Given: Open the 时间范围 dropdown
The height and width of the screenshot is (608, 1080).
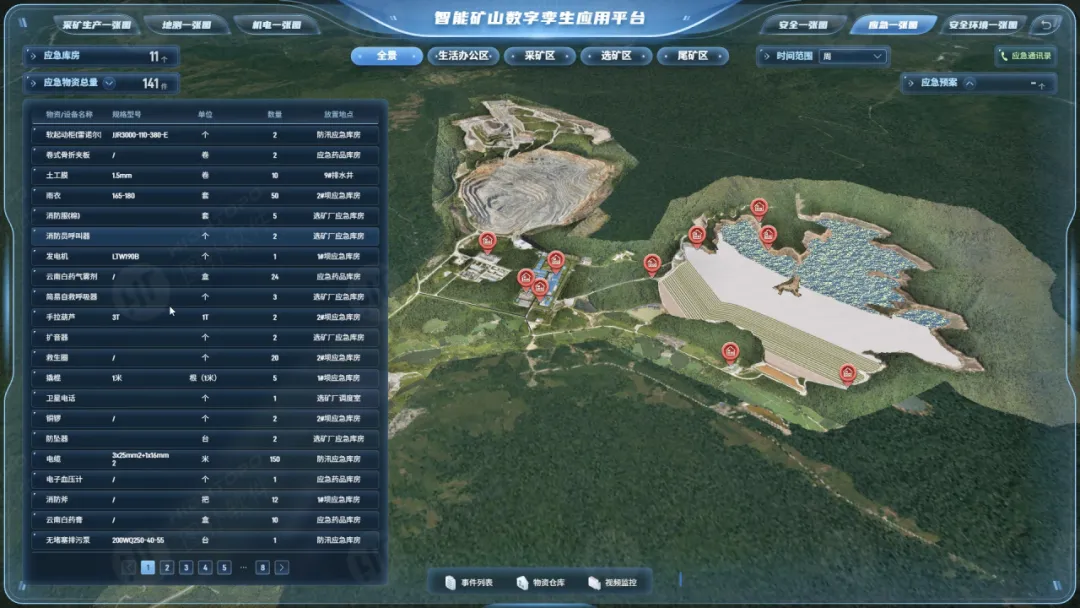Looking at the screenshot, I should click(x=852, y=57).
